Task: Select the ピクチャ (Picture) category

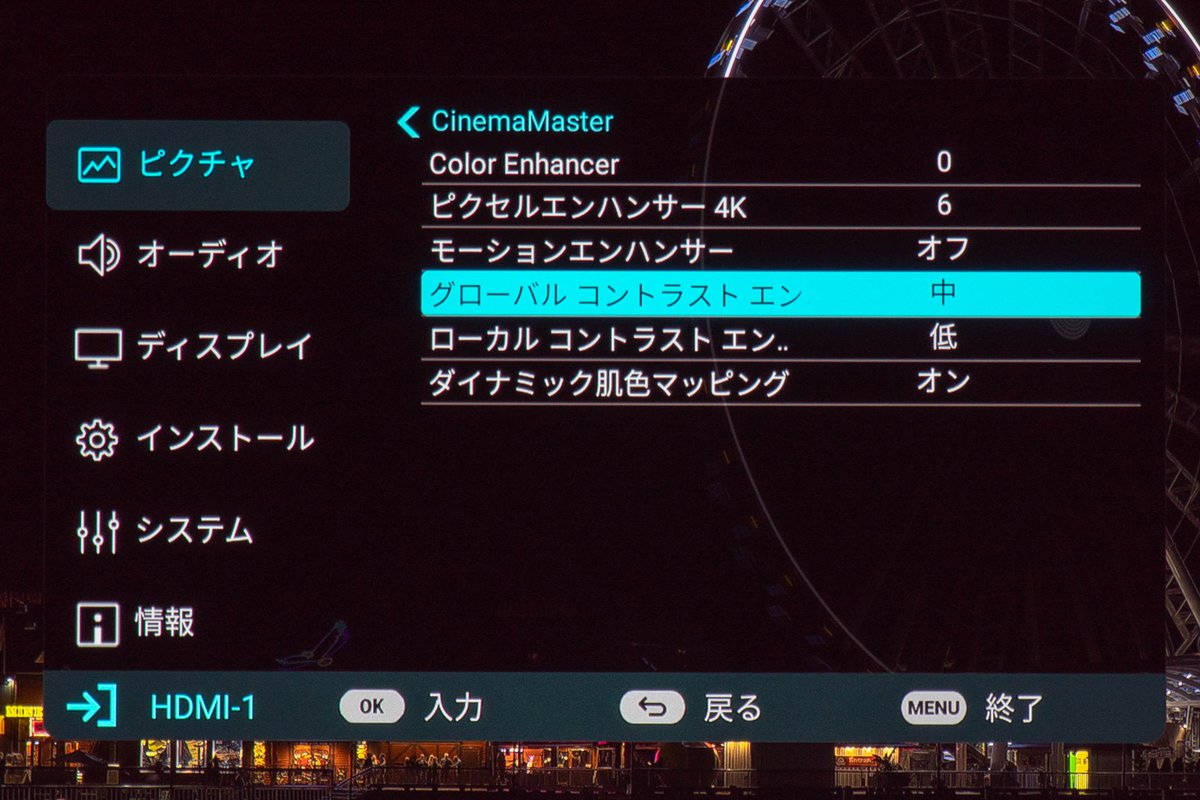Action: tap(197, 165)
